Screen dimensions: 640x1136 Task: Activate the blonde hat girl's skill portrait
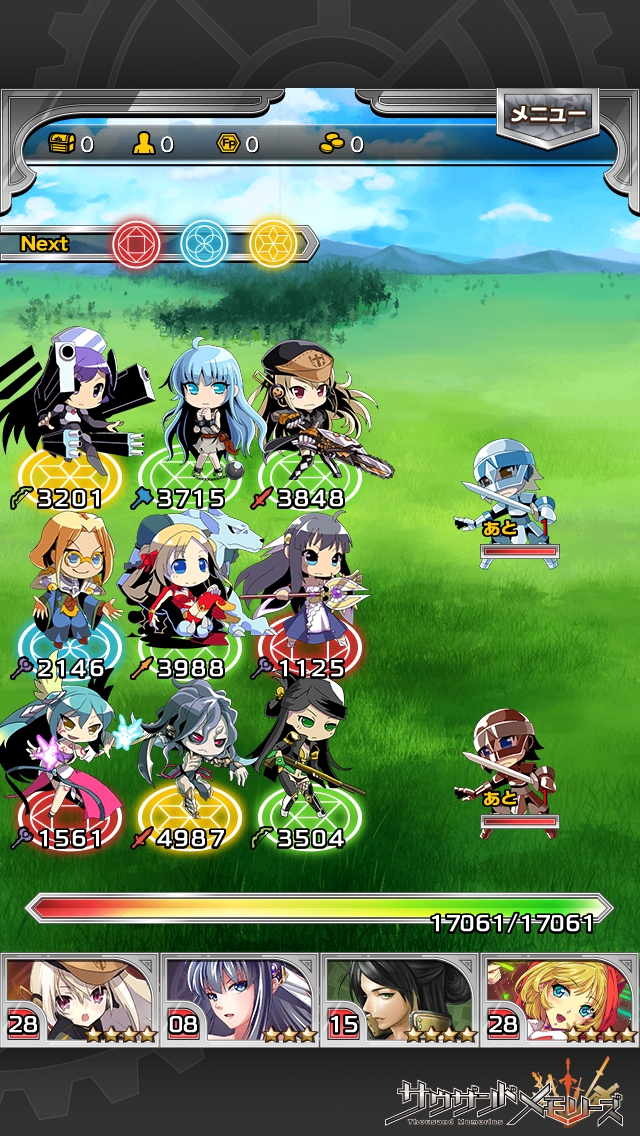(80, 999)
